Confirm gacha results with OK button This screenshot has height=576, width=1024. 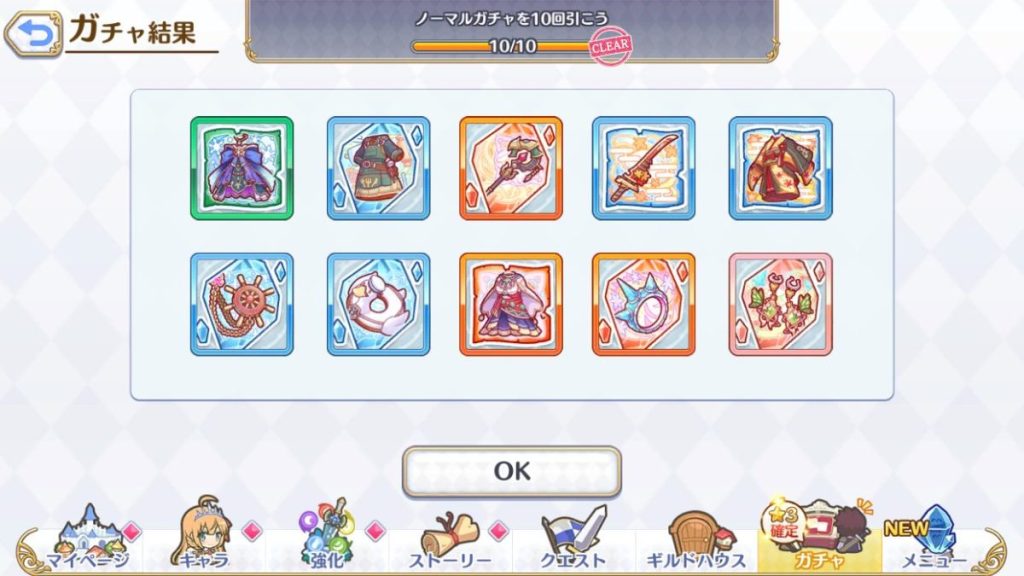coord(511,471)
